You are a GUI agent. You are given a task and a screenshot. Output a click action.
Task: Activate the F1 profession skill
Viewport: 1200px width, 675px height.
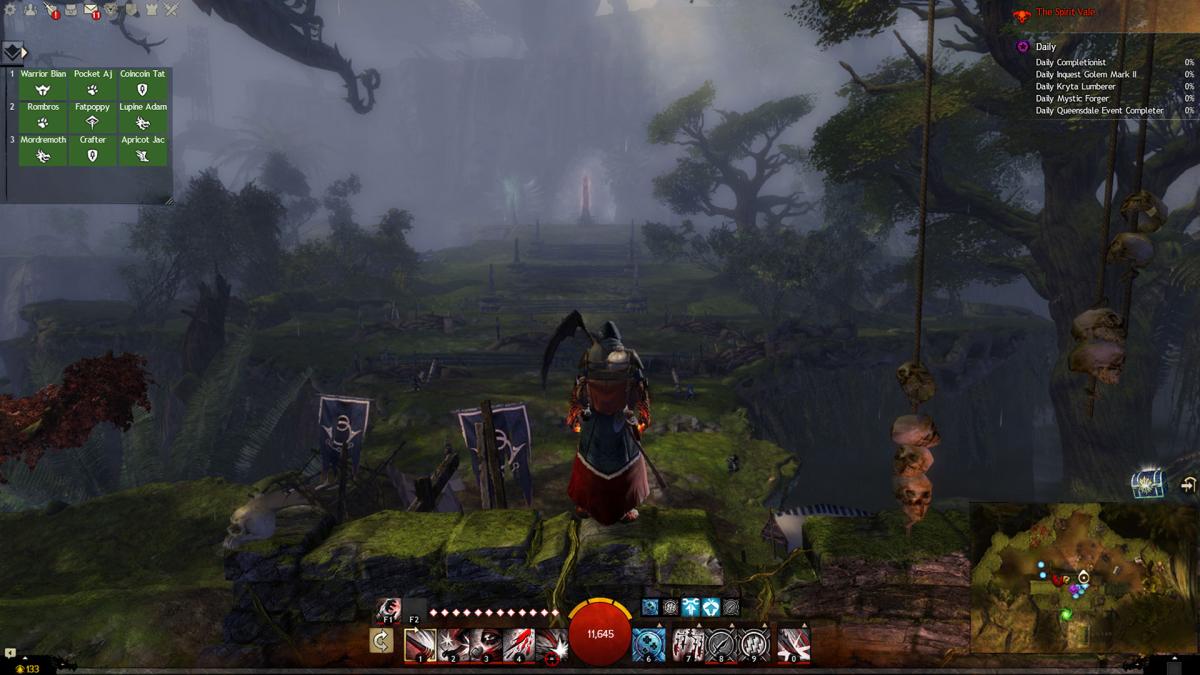[x=388, y=608]
